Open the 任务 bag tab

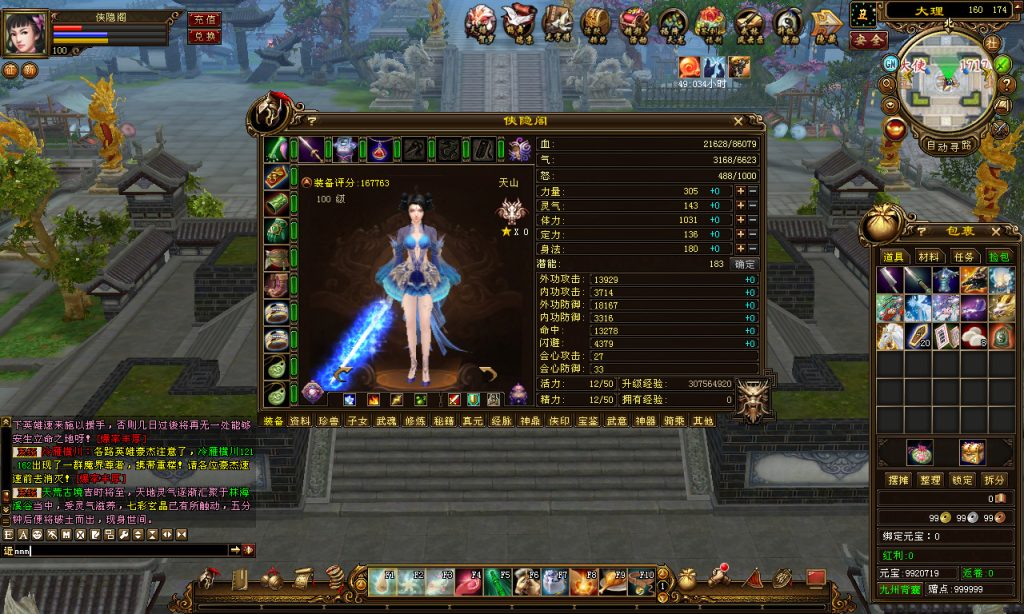click(x=964, y=257)
